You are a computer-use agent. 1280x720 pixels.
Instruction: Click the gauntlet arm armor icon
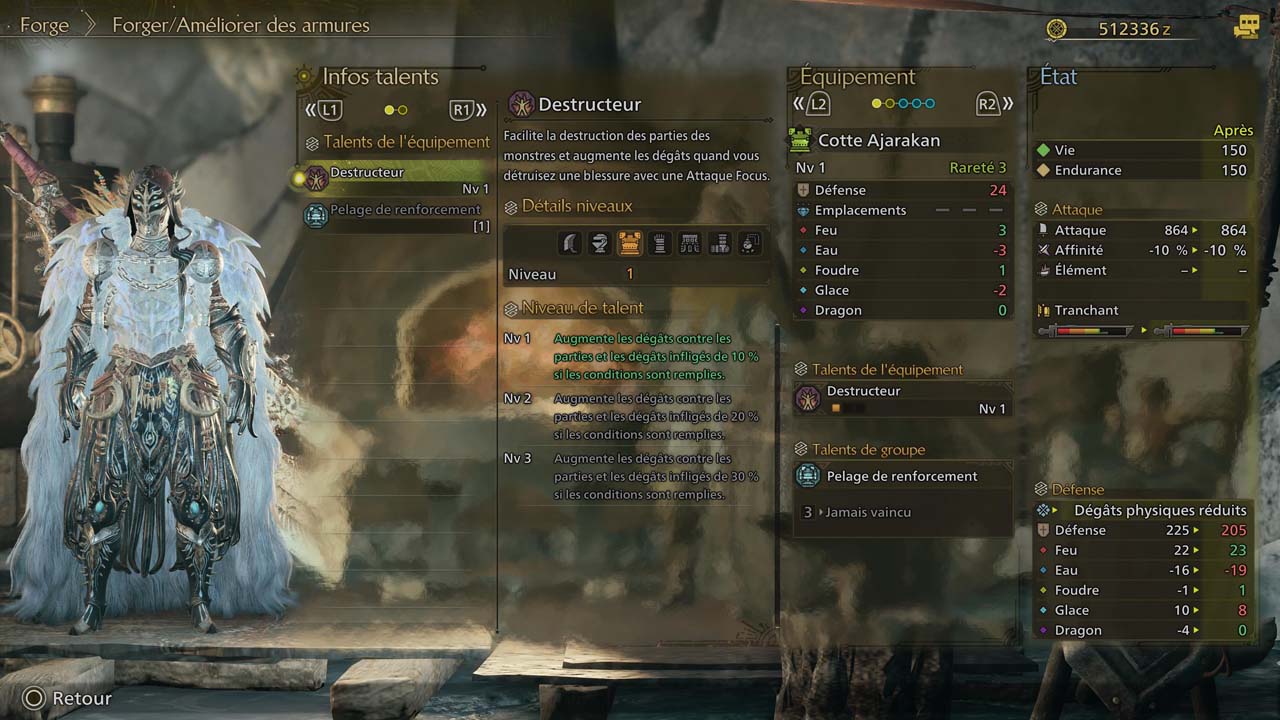point(659,242)
